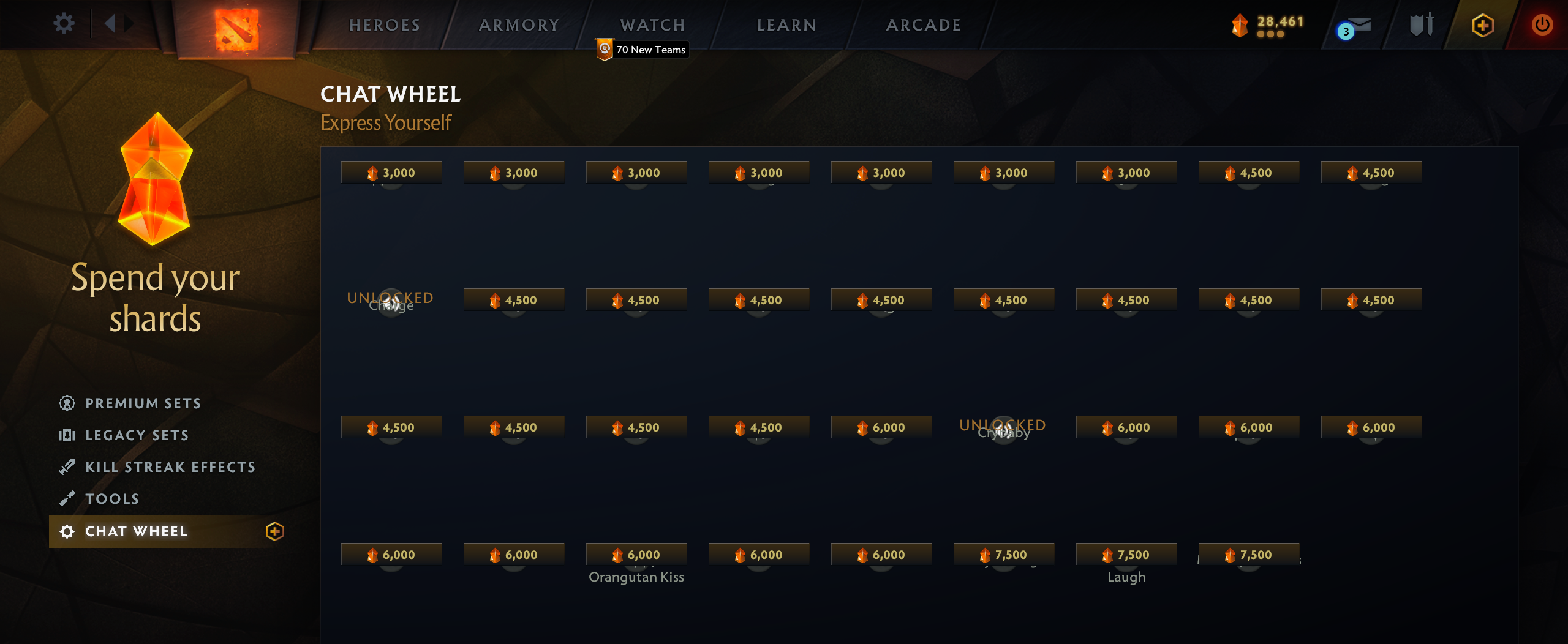View the 70 New Teams notification
Screen dimensions: 1568x644
click(641, 50)
